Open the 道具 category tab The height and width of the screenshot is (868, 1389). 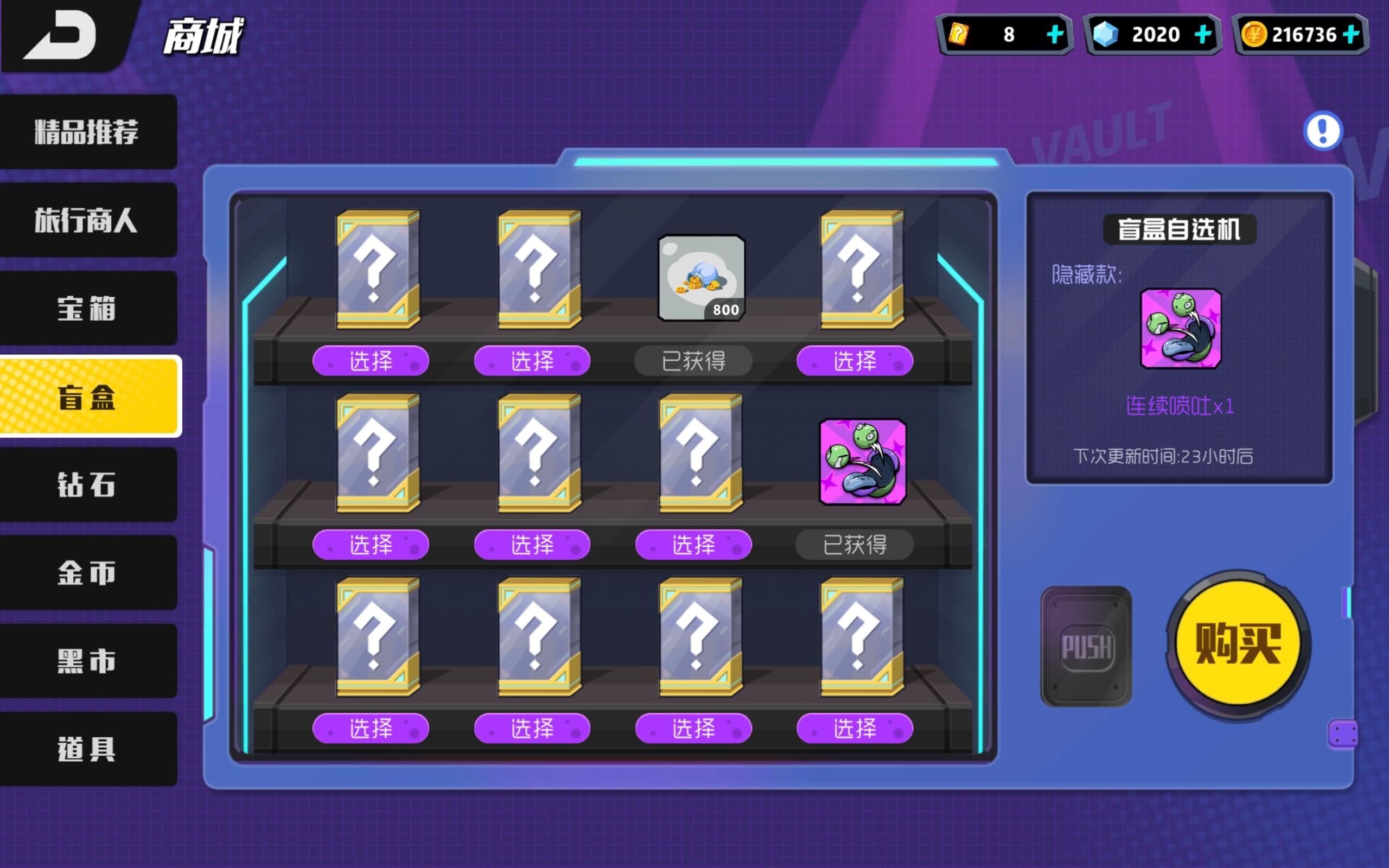pyautogui.click(x=87, y=749)
